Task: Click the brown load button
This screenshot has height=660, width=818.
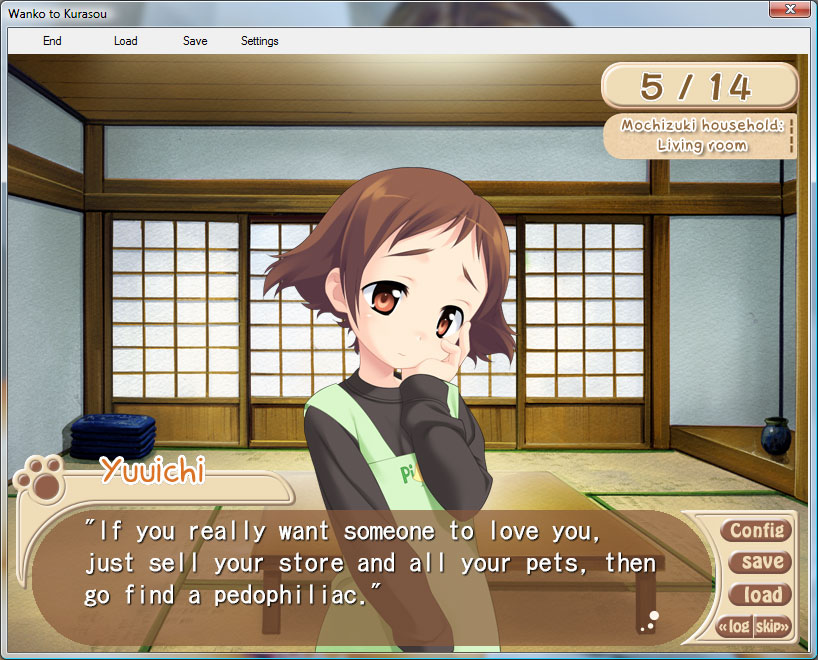Action: [x=762, y=595]
